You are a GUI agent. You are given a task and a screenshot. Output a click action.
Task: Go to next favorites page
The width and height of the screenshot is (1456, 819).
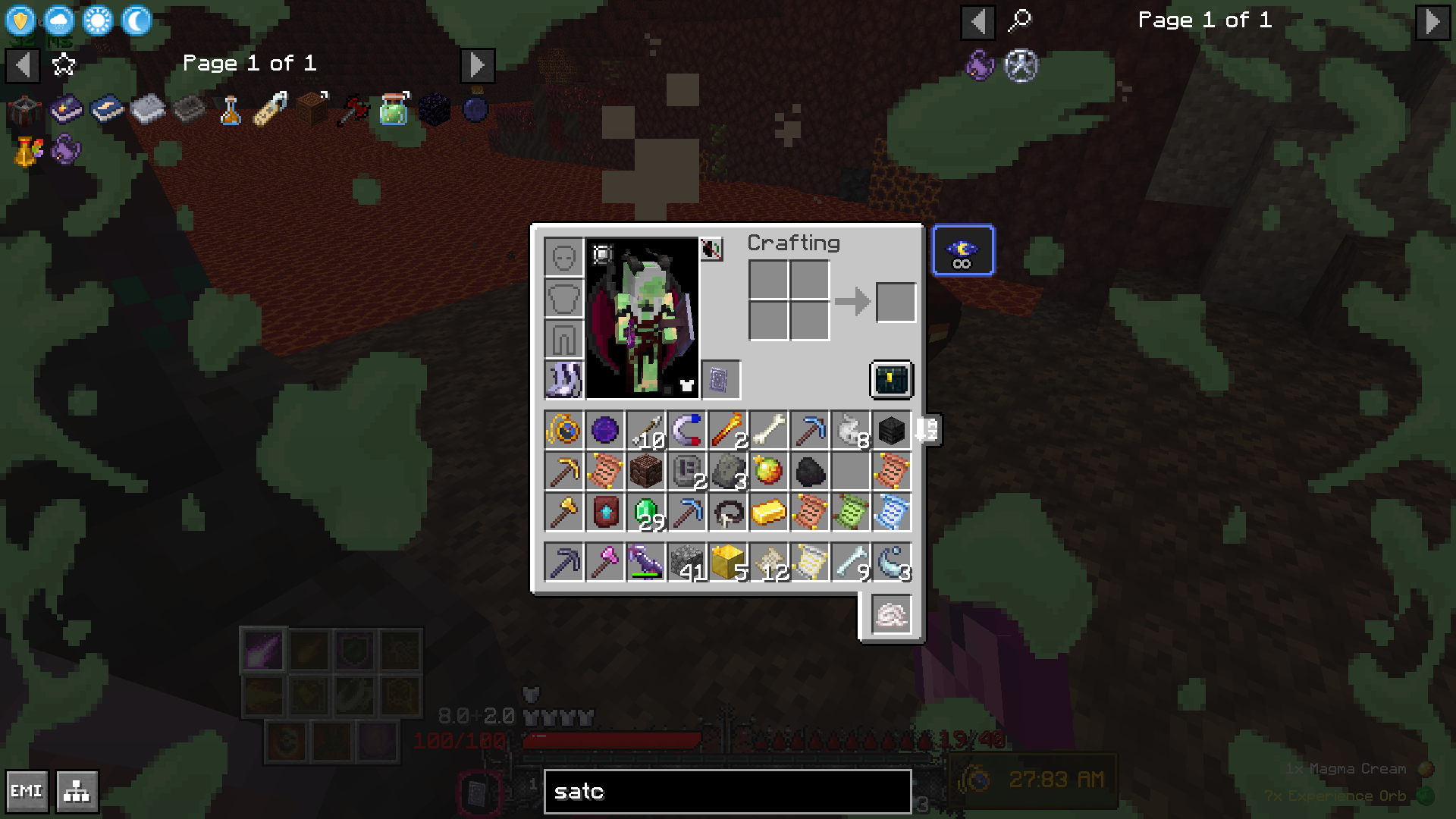tap(477, 66)
